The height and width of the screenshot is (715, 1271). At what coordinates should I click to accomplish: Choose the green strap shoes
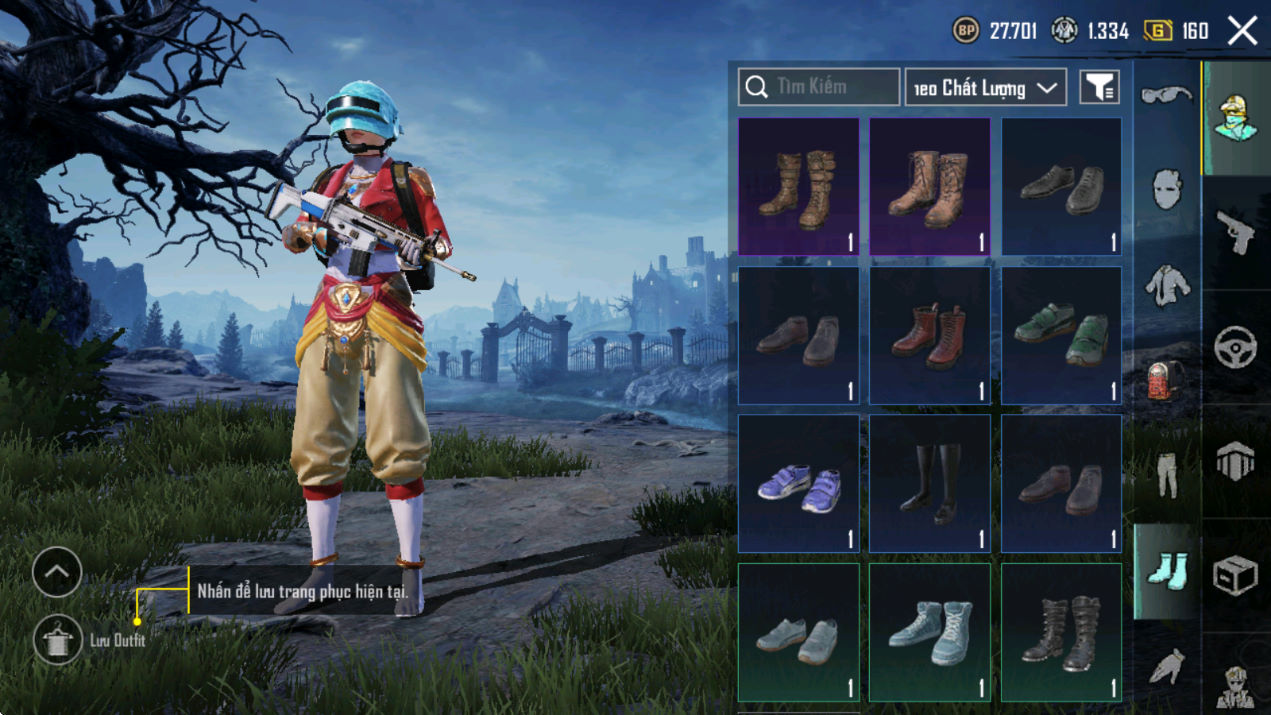(x=1061, y=335)
